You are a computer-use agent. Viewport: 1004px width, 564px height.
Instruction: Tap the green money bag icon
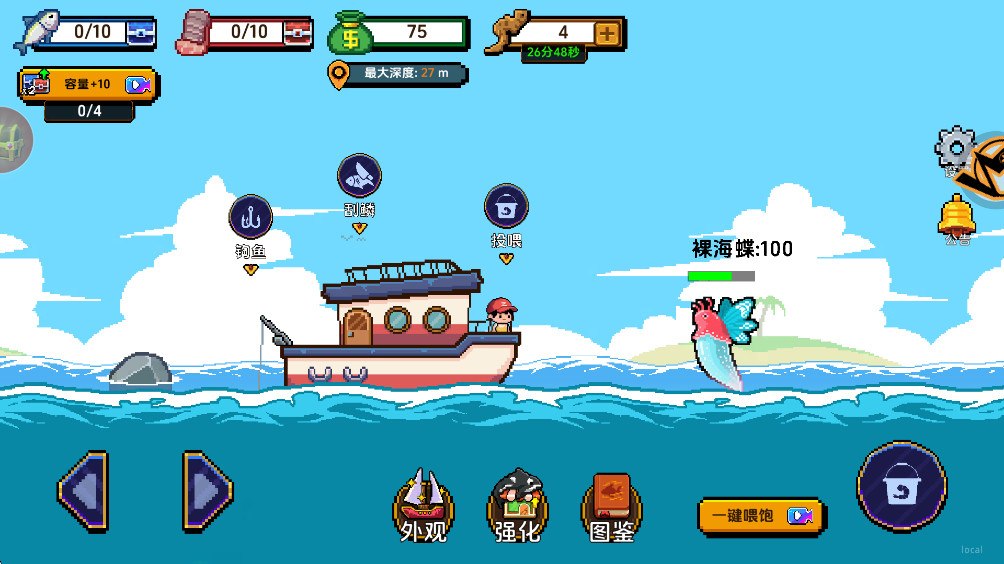[x=351, y=33]
